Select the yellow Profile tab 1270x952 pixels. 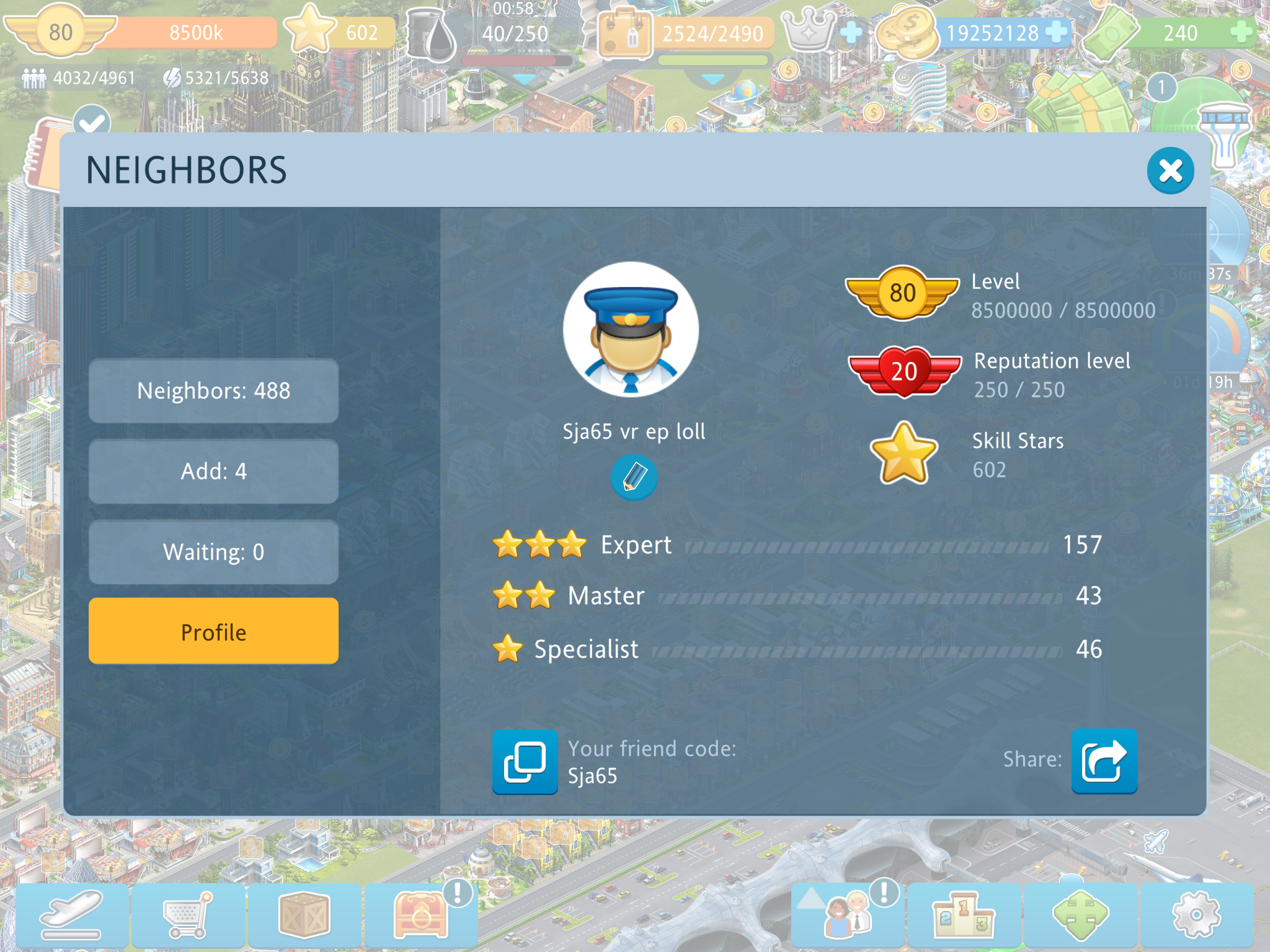click(x=213, y=632)
